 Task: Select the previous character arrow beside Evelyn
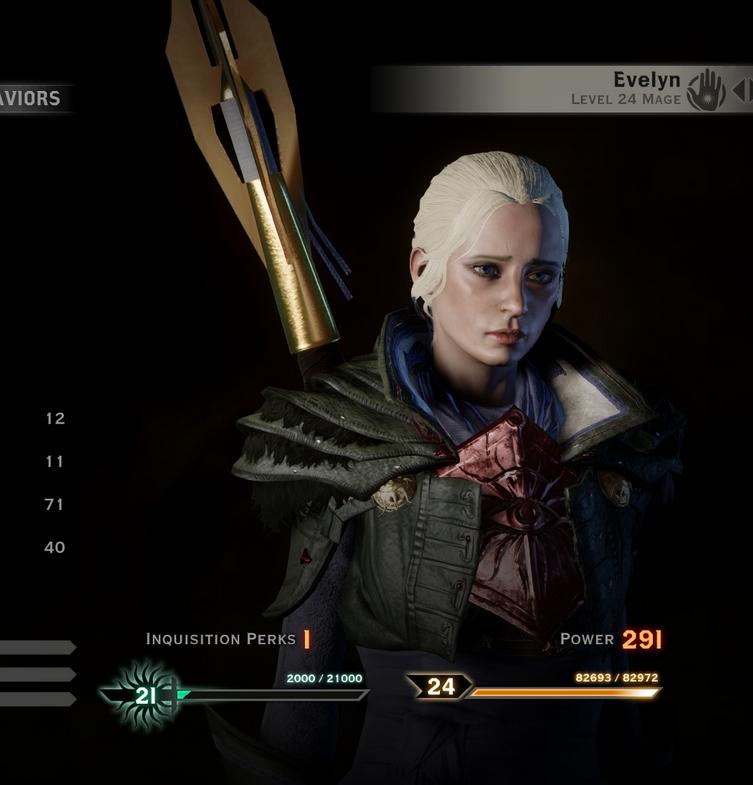point(739,90)
